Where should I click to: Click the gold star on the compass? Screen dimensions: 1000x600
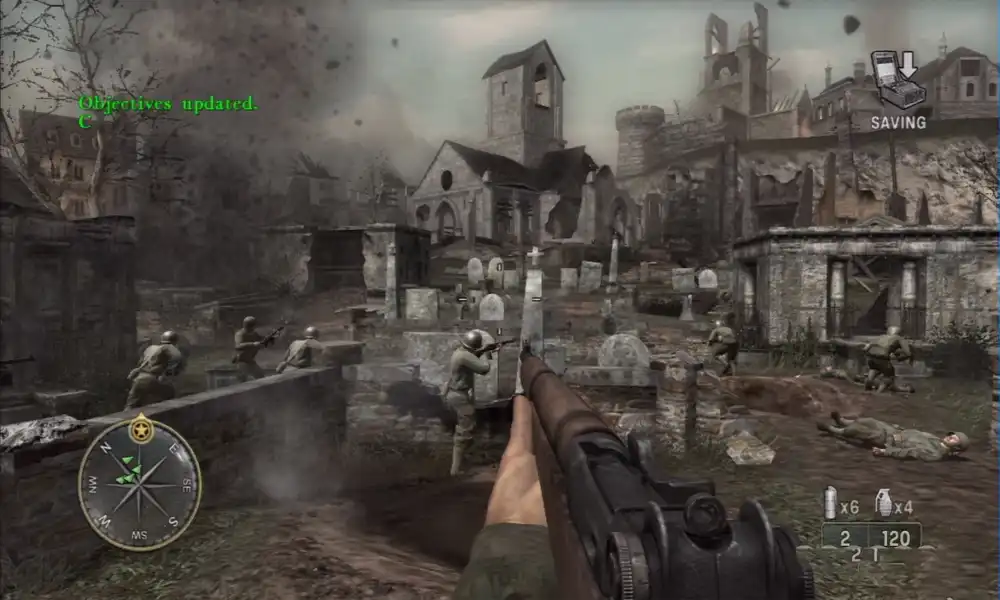[x=141, y=430]
